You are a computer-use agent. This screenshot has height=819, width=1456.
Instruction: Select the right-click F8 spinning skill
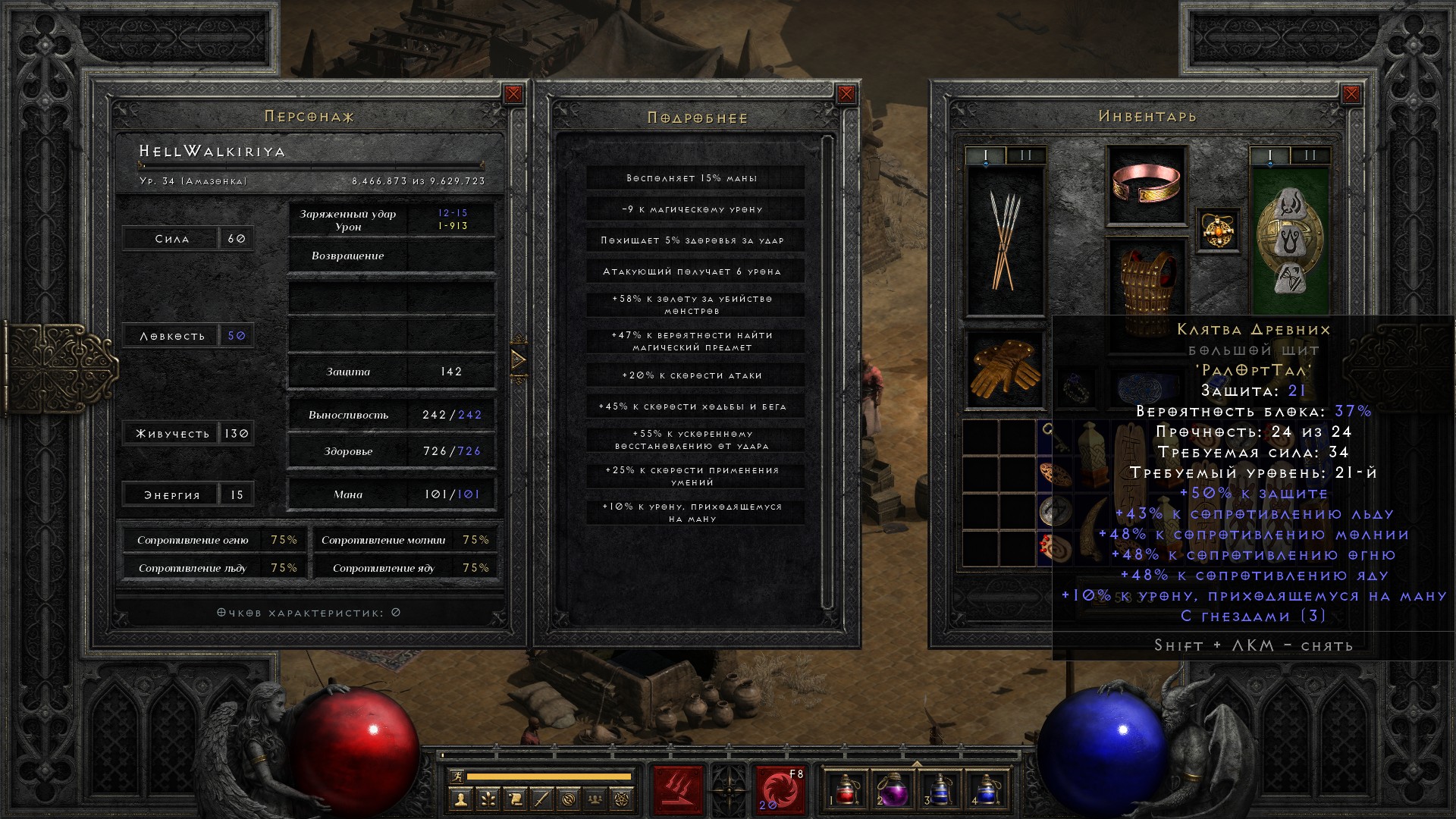780,789
